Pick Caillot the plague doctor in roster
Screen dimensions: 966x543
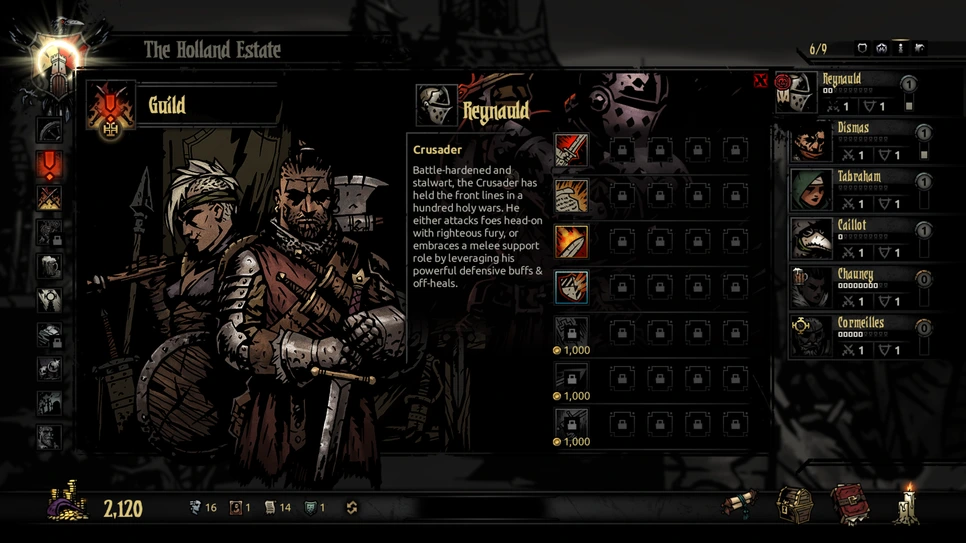click(x=852, y=239)
